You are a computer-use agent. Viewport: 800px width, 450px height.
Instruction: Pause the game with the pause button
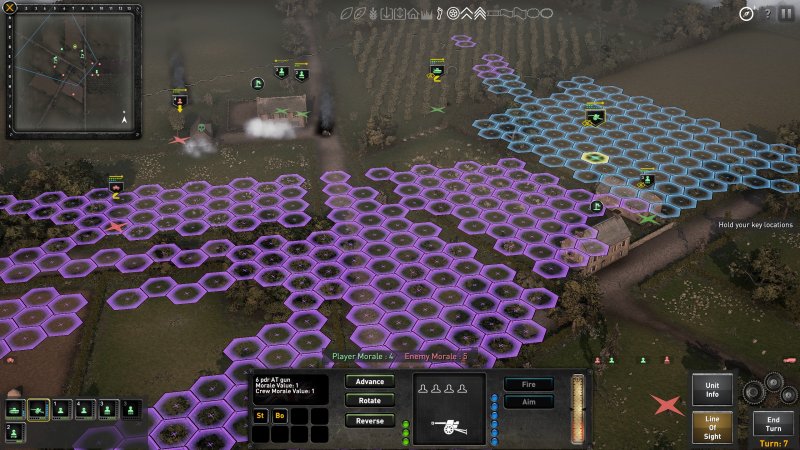pos(786,13)
